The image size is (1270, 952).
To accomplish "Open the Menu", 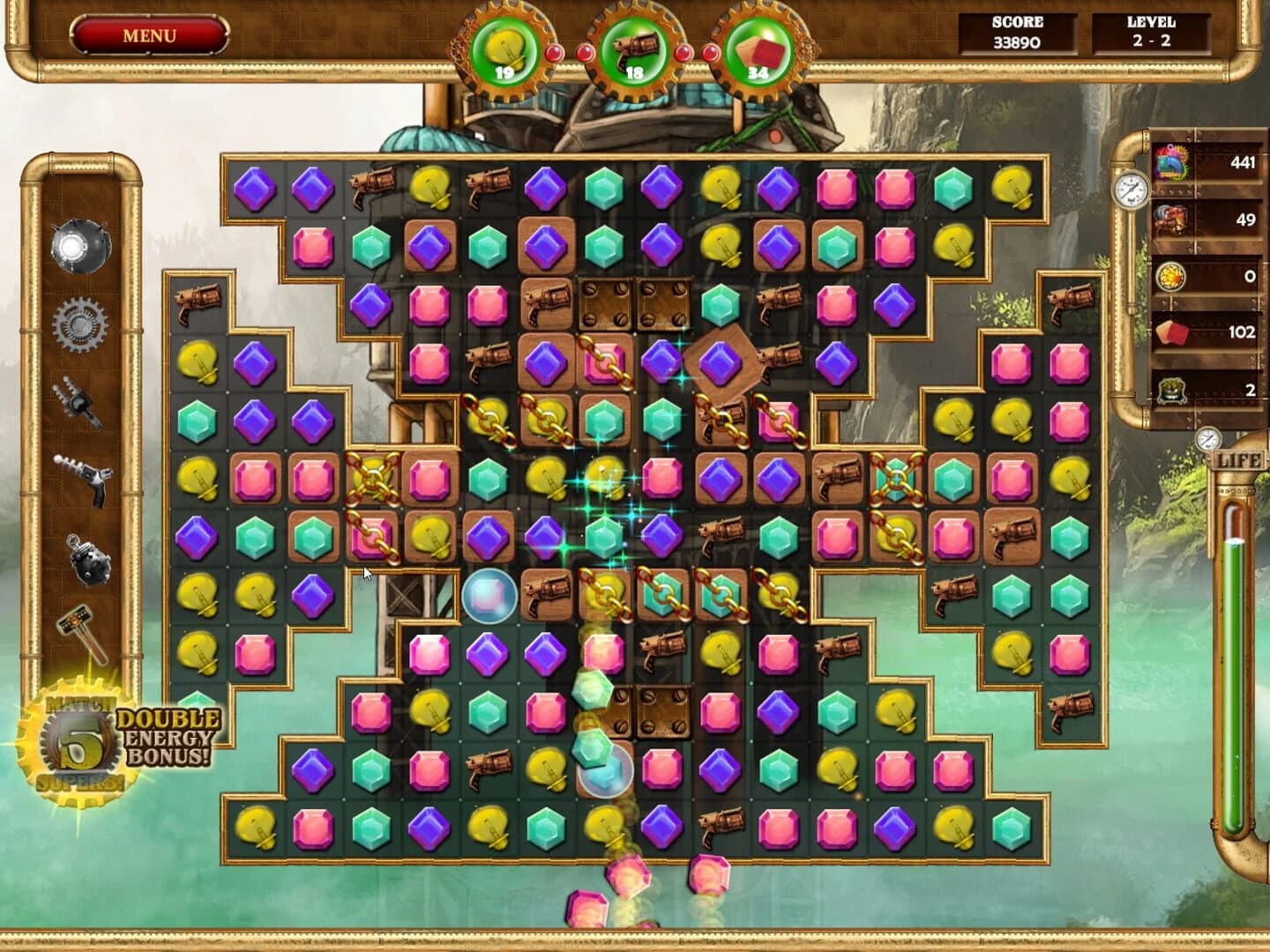I will 152,35.
